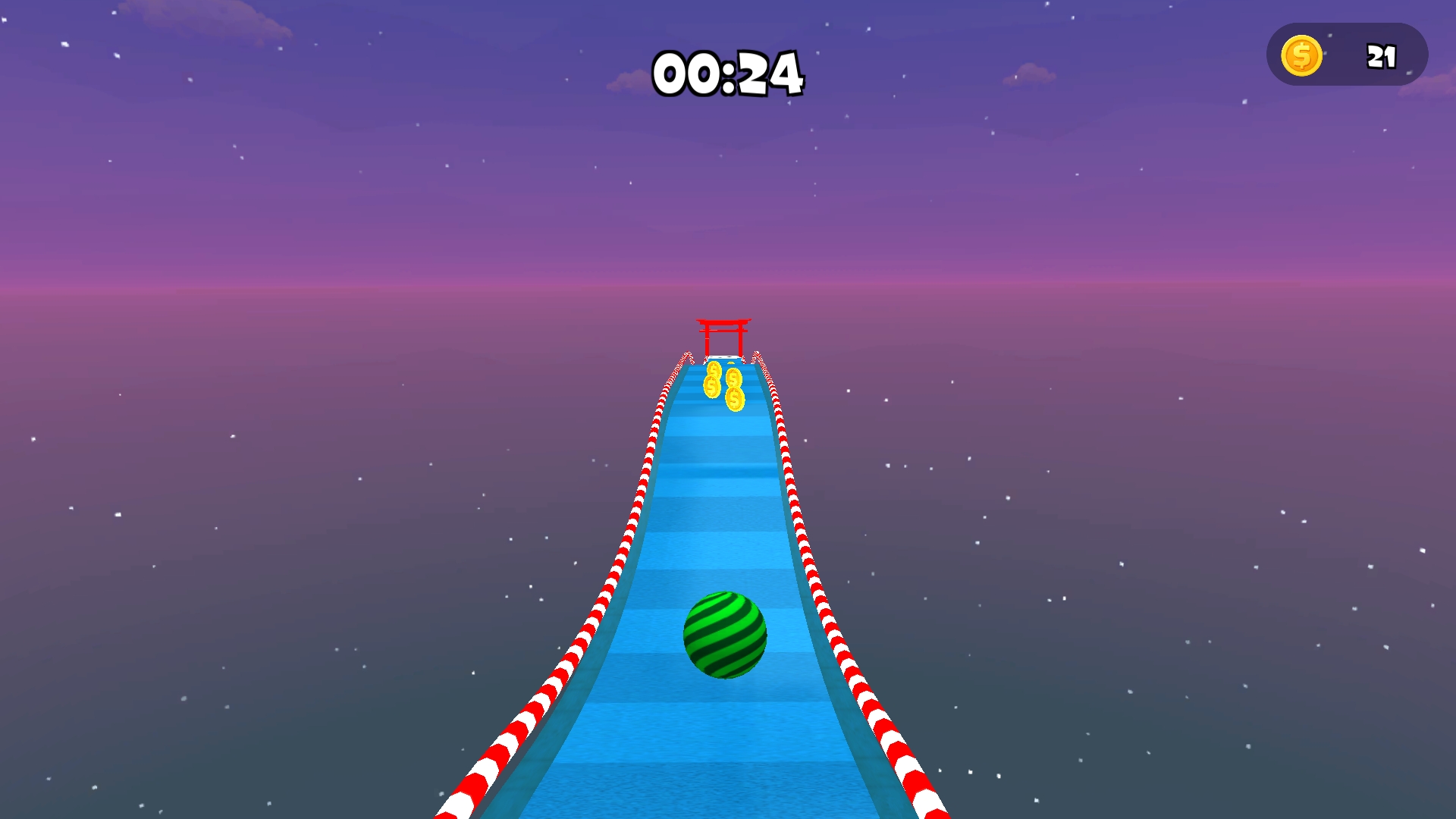Select the nearest coin on the track
This screenshot has height=819, width=1456.
(735, 400)
